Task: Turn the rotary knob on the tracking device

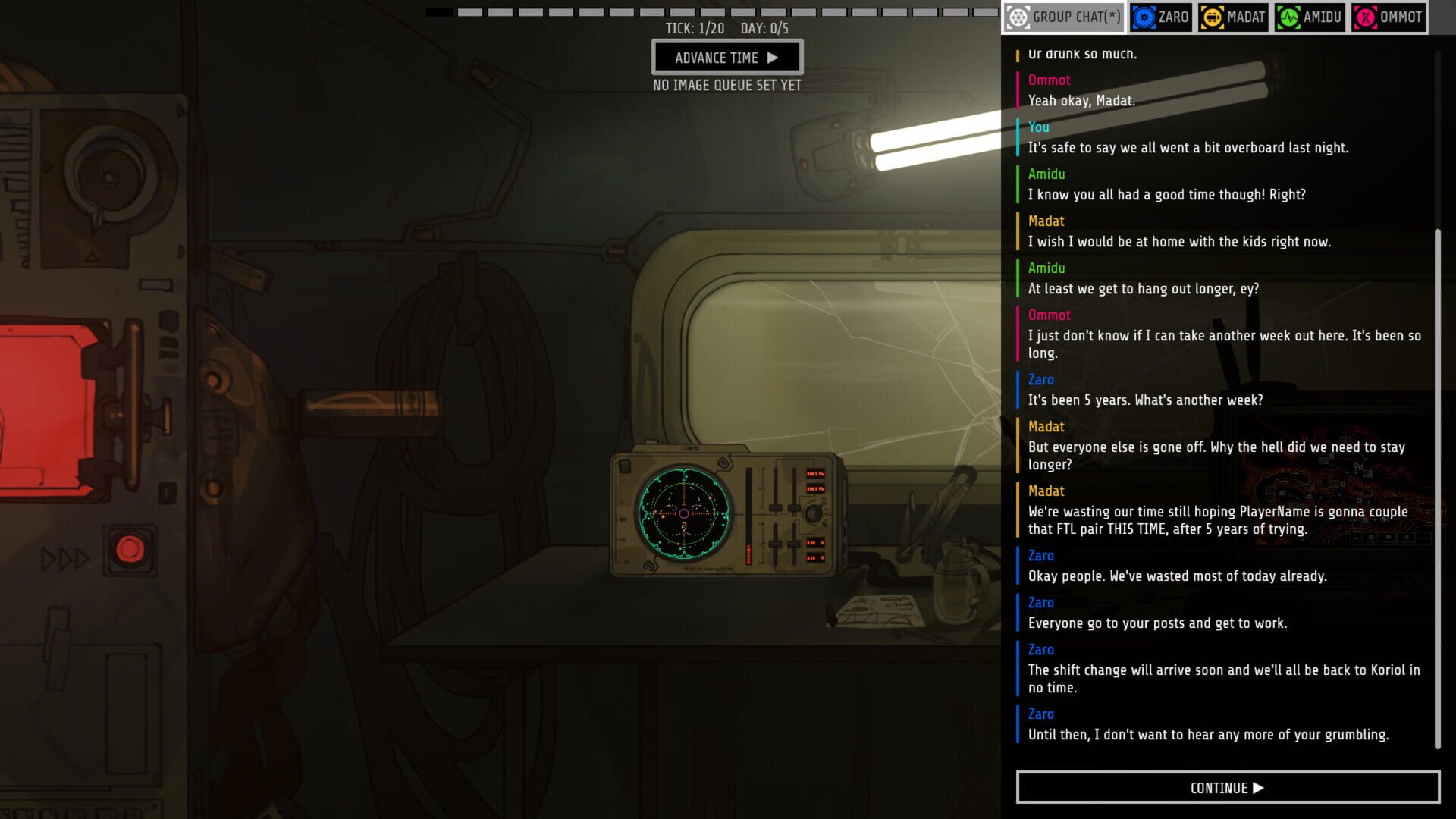Action: click(814, 513)
